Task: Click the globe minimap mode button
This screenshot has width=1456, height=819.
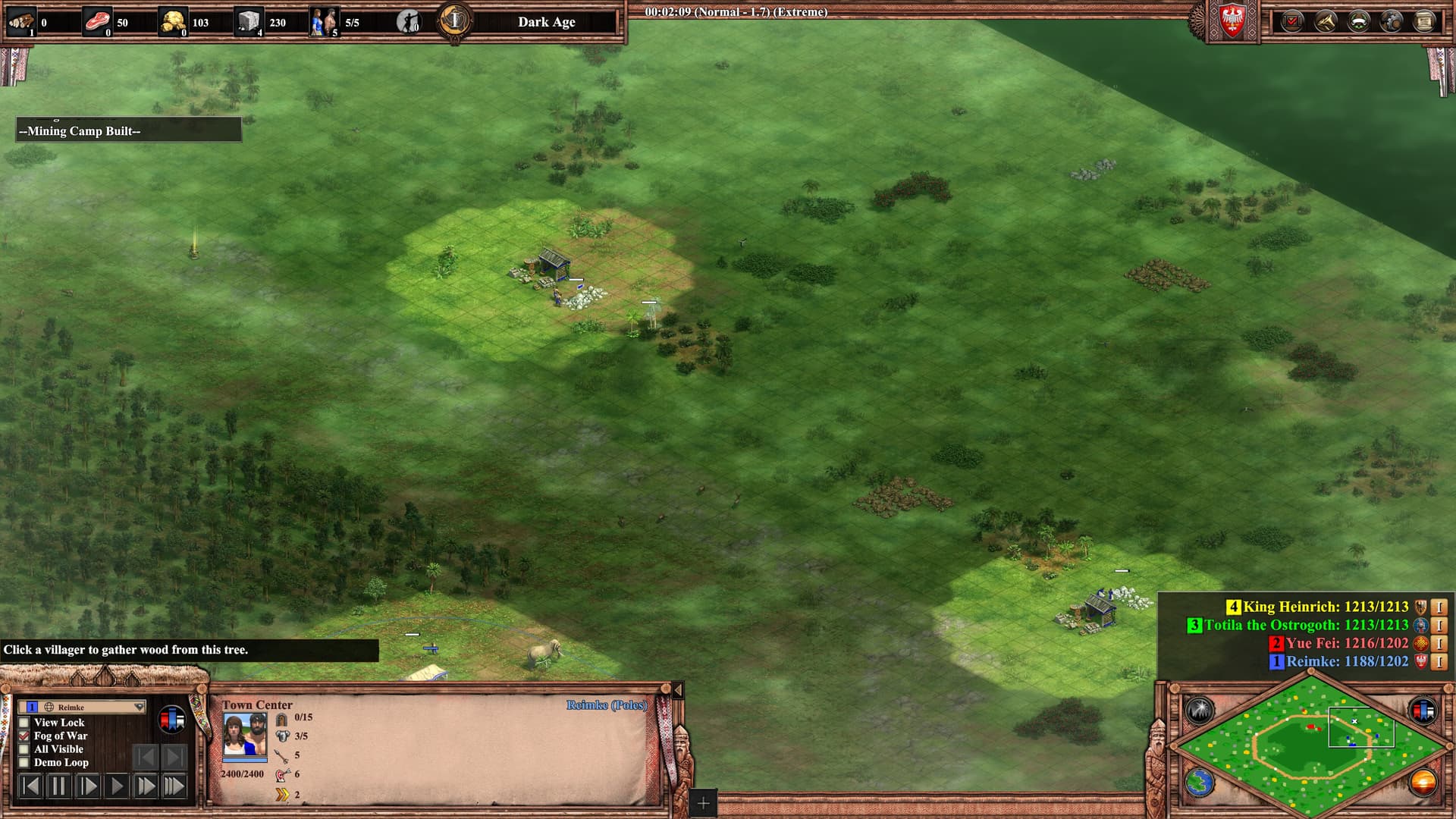Action: pyautogui.click(x=1200, y=782)
